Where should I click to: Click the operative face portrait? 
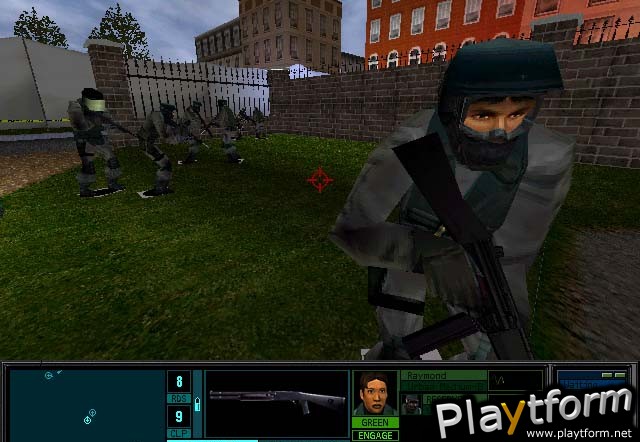(x=375, y=394)
